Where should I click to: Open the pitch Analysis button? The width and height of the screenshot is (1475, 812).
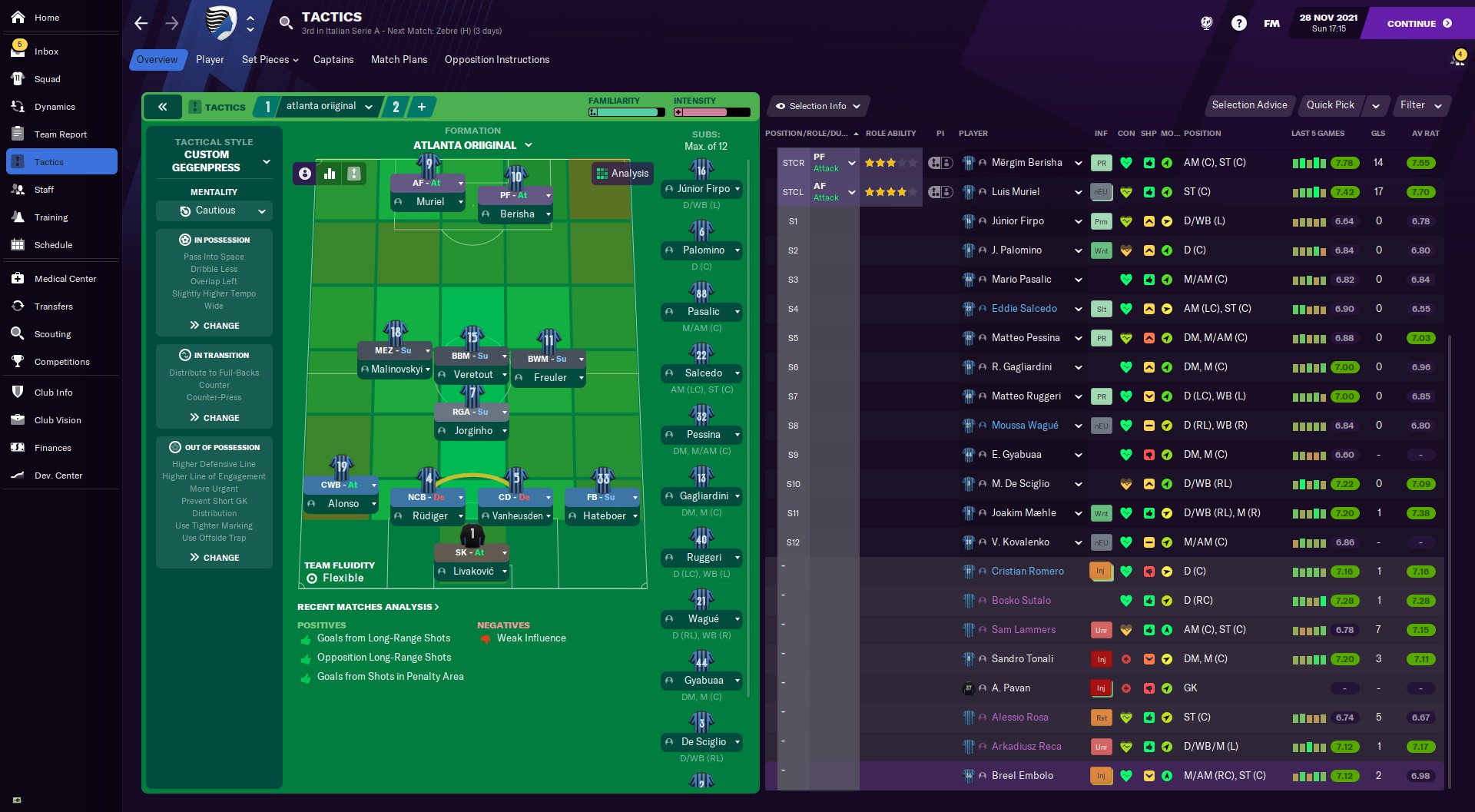point(622,174)
